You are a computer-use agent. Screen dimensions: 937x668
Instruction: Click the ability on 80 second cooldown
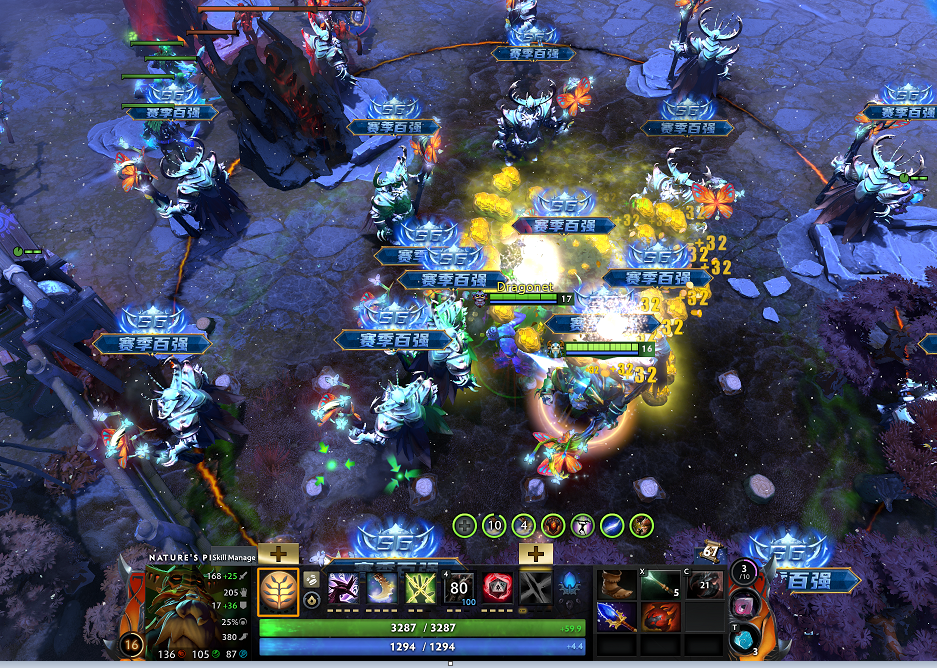coord(459,588)
